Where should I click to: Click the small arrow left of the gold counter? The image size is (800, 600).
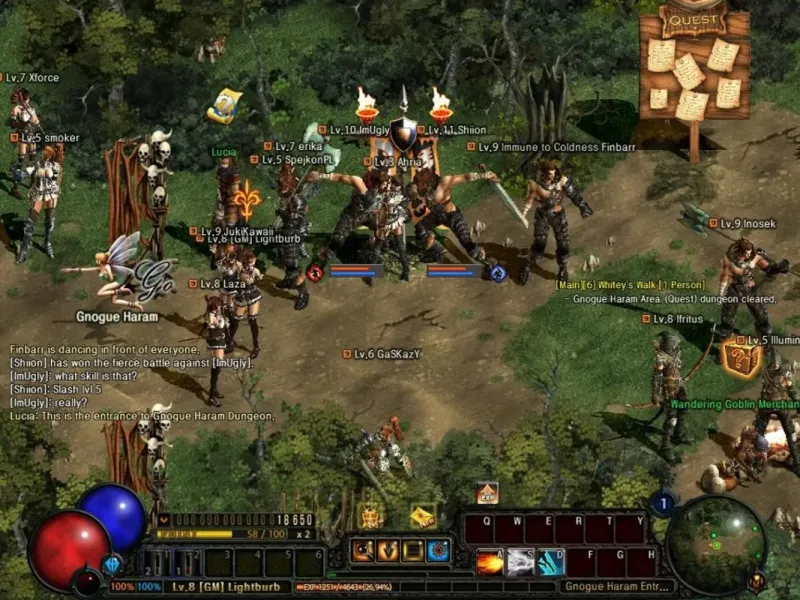tap(164, 520)
